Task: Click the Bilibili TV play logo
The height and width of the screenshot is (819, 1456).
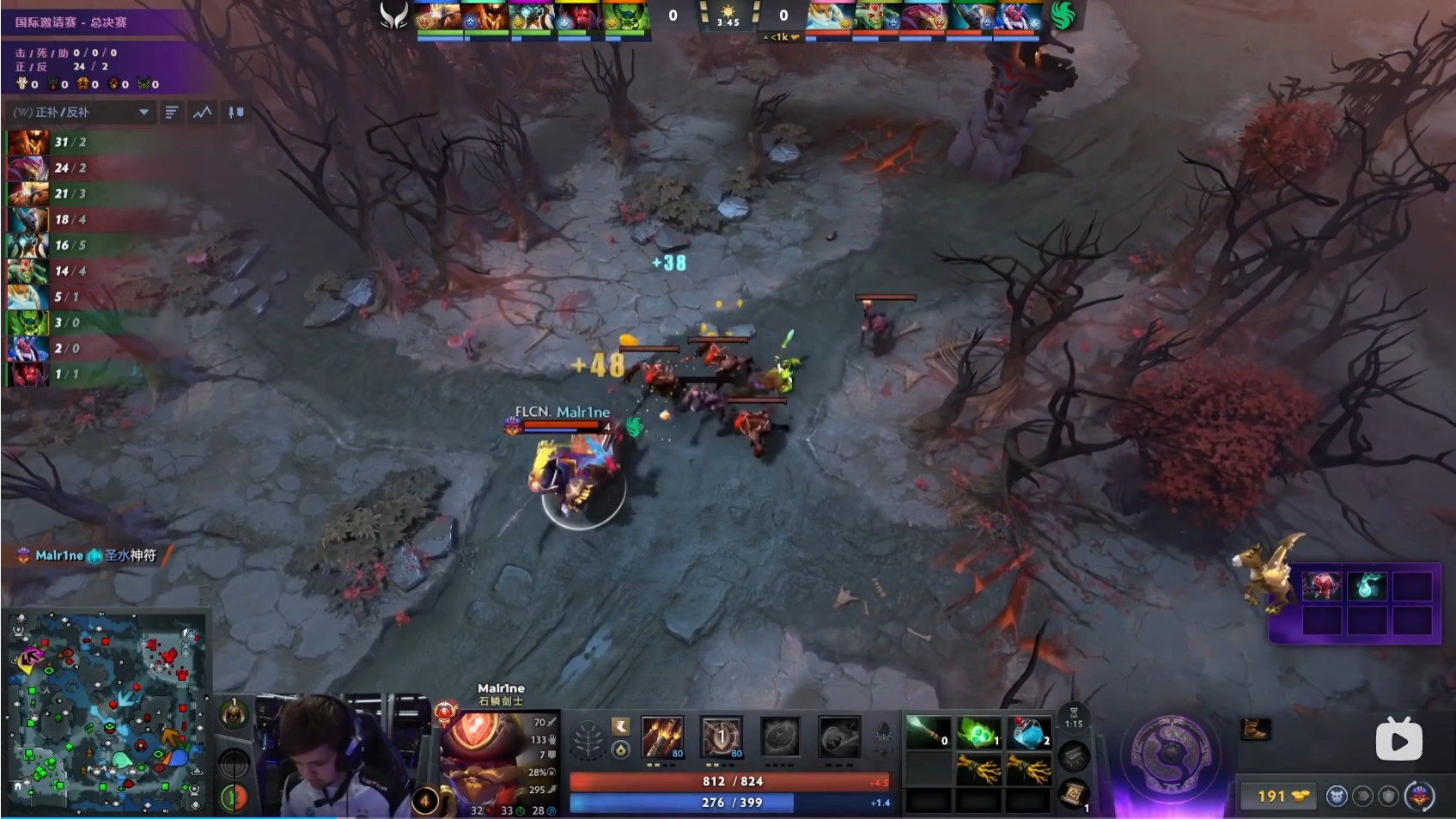Action: [1398, 739]
